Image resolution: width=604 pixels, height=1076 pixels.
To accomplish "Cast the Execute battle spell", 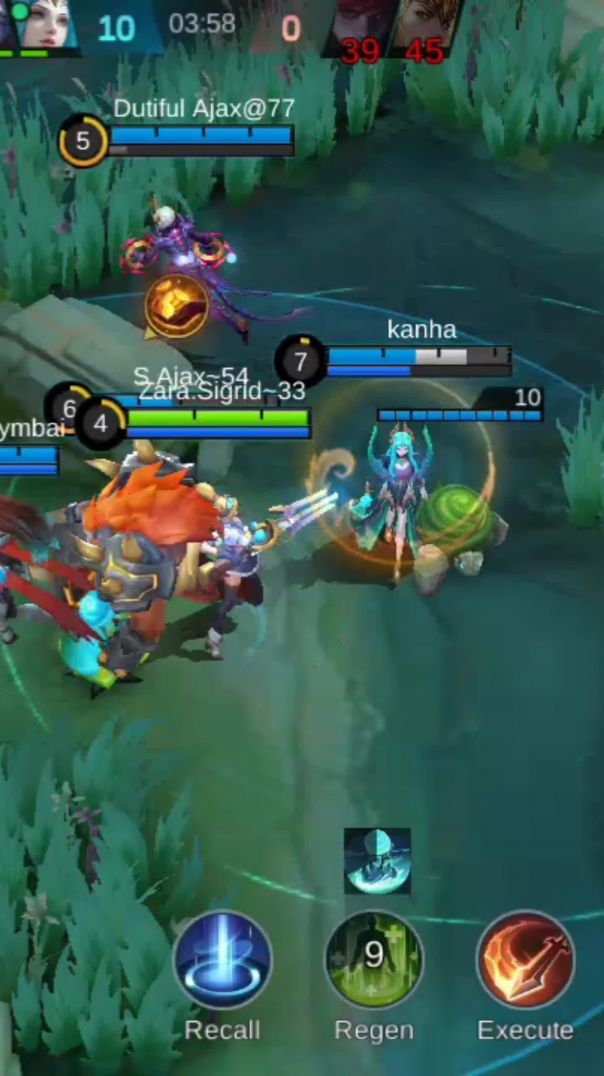I will point(525,960).
